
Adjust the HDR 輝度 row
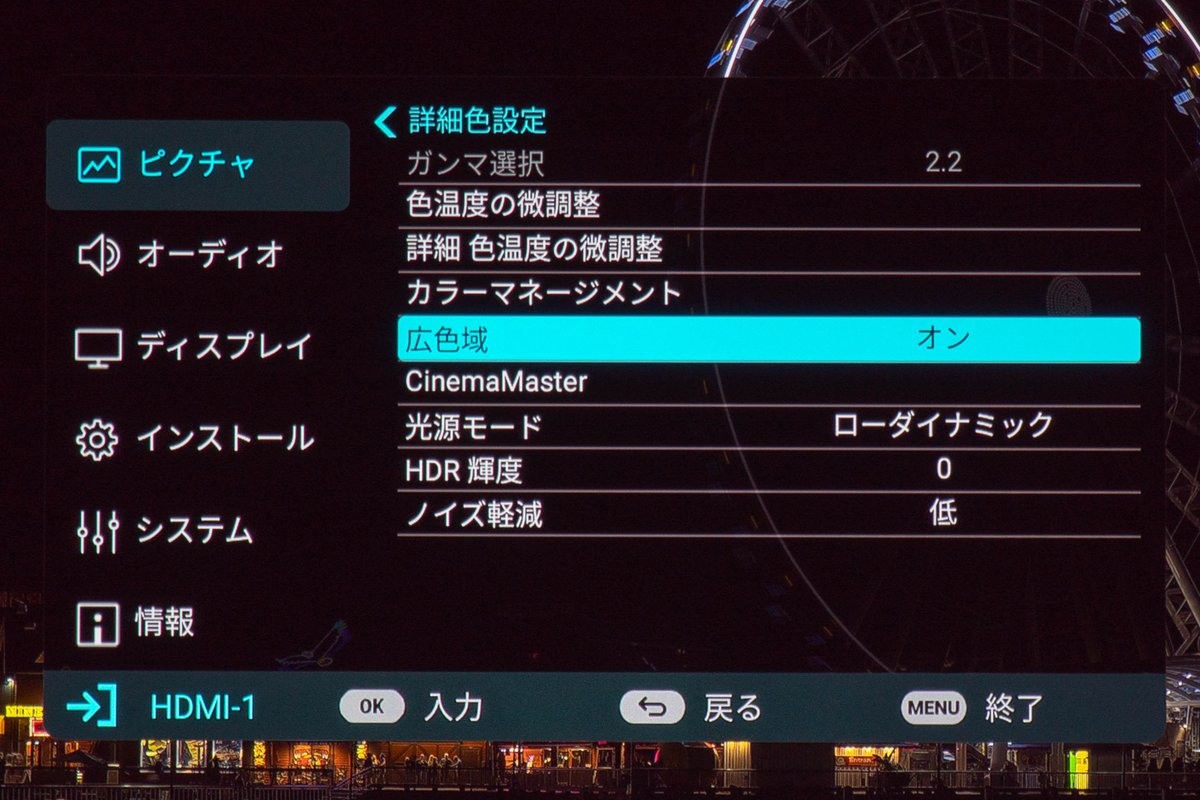768,469
